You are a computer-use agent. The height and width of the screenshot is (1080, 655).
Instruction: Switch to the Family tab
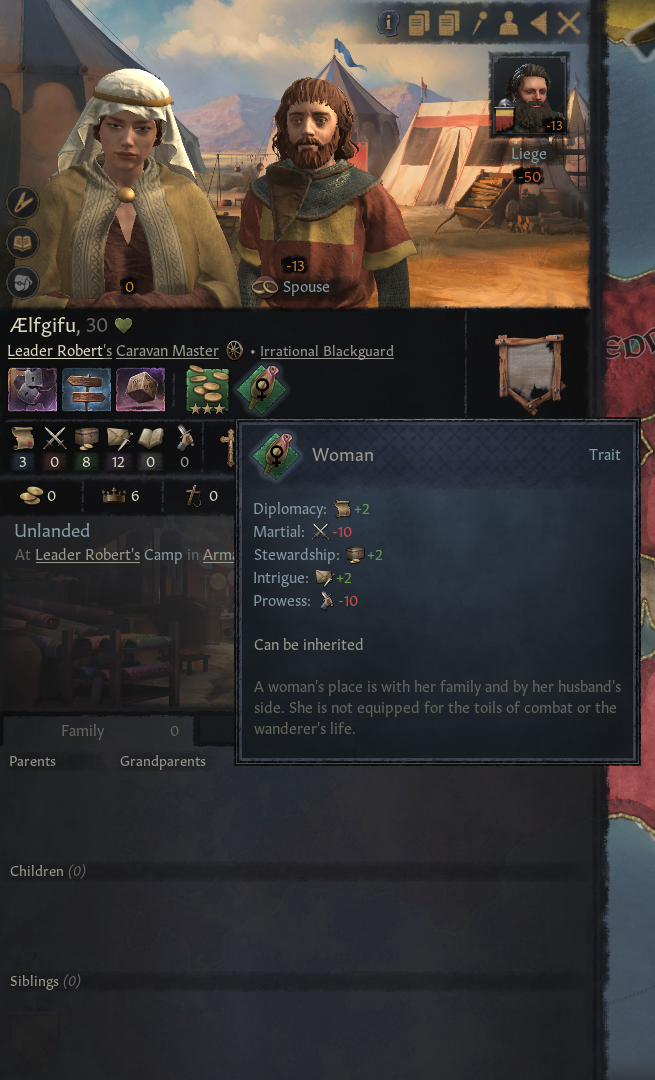[83, 731]
